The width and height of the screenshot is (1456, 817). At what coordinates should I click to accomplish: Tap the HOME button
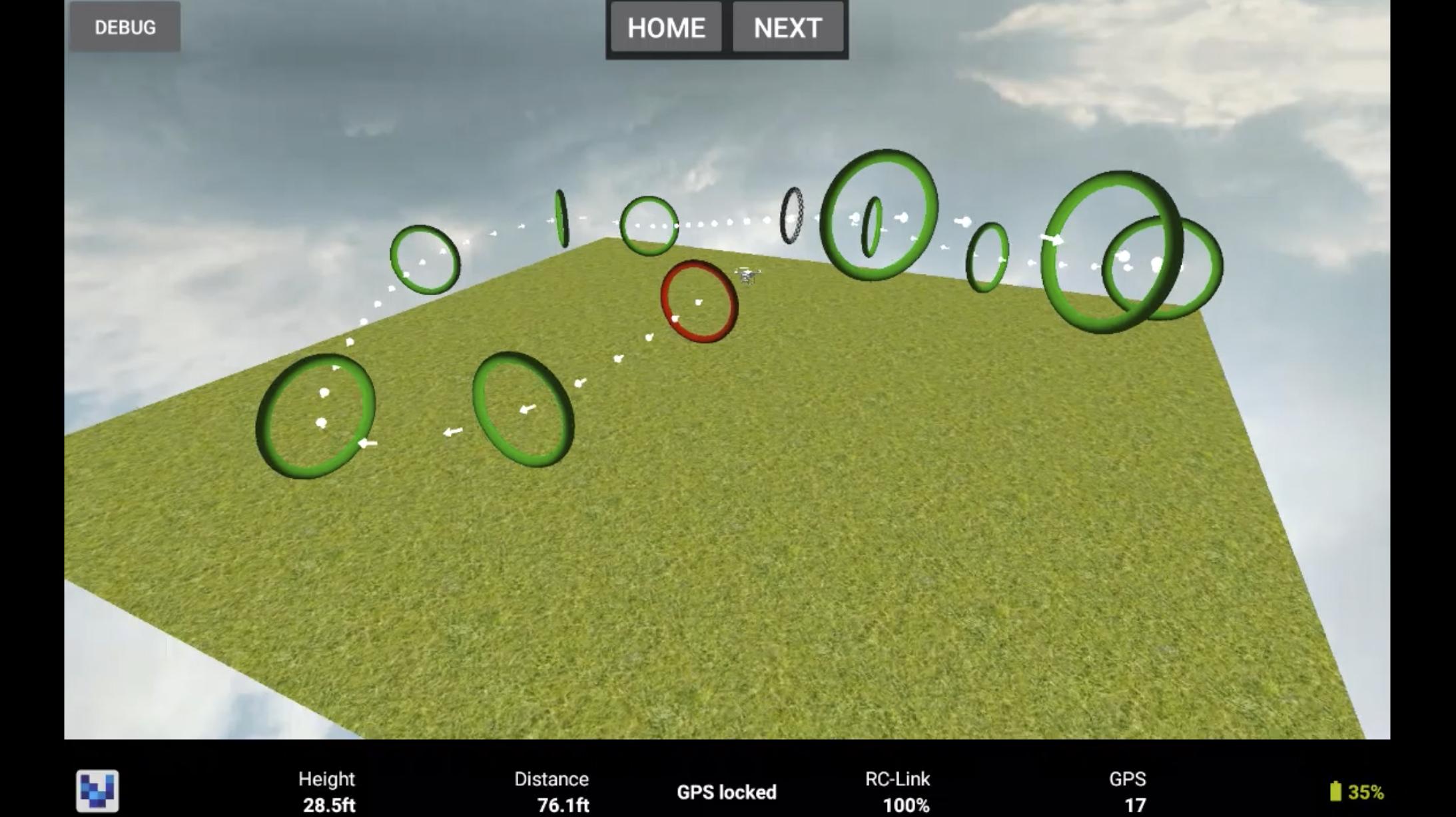pos(666,28)
